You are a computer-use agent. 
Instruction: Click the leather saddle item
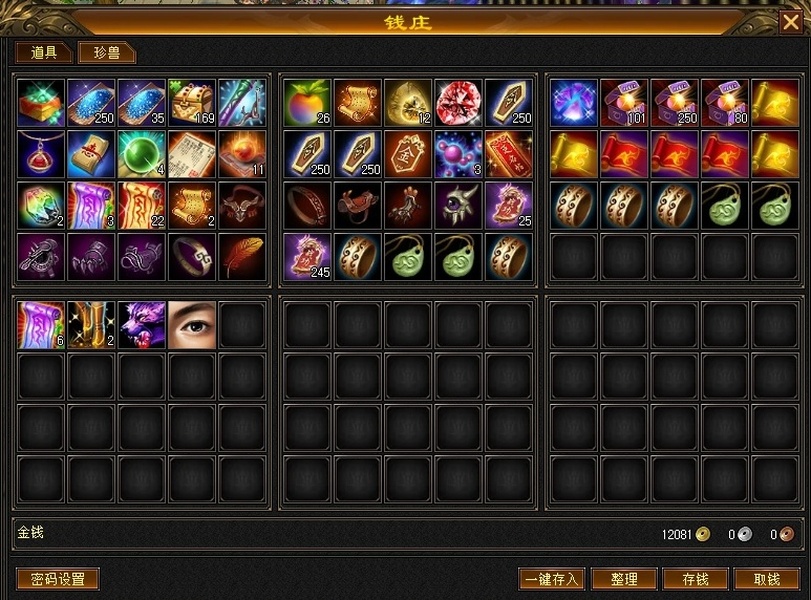358,205
